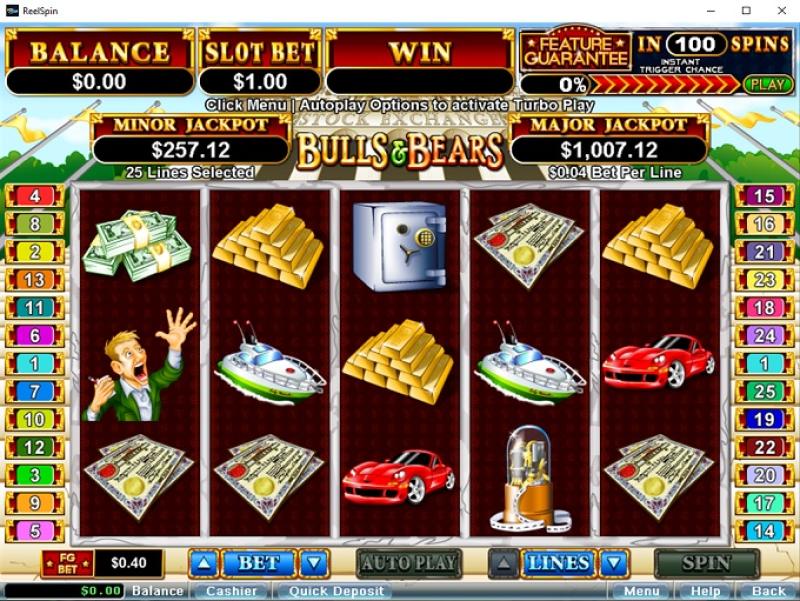Decrease the bet with the down arrow
The height and width of the screenshot is (601, 800).
coord(314,563)
